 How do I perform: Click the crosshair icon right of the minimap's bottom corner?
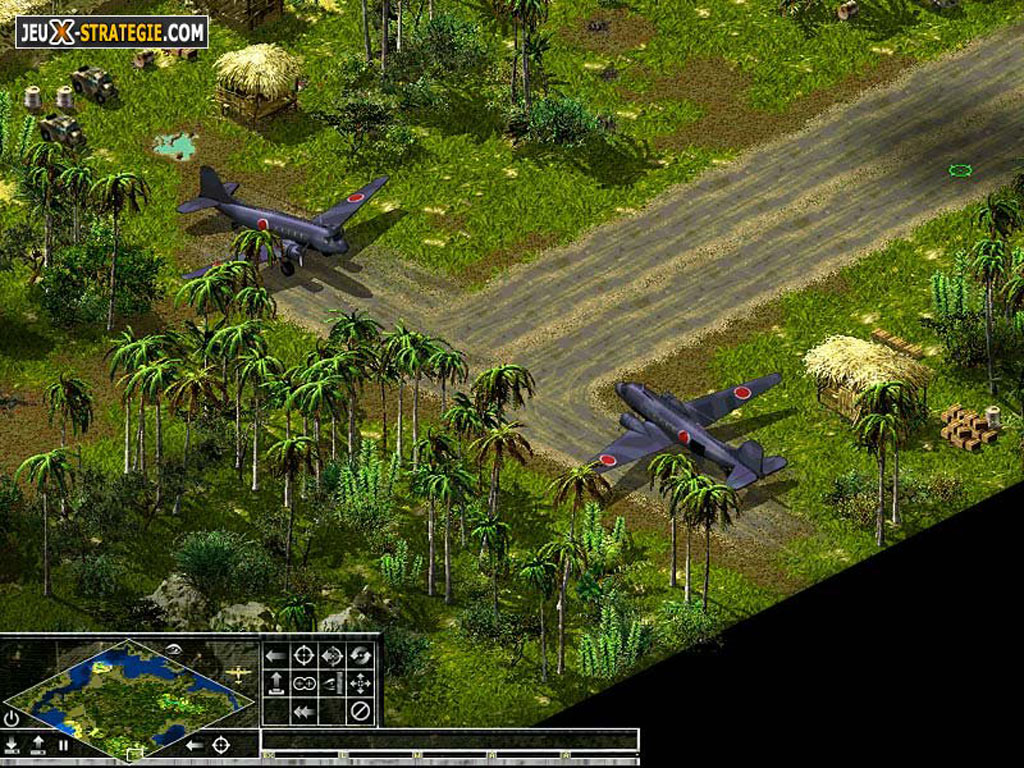pyautogui.click(x=221, y=745)
